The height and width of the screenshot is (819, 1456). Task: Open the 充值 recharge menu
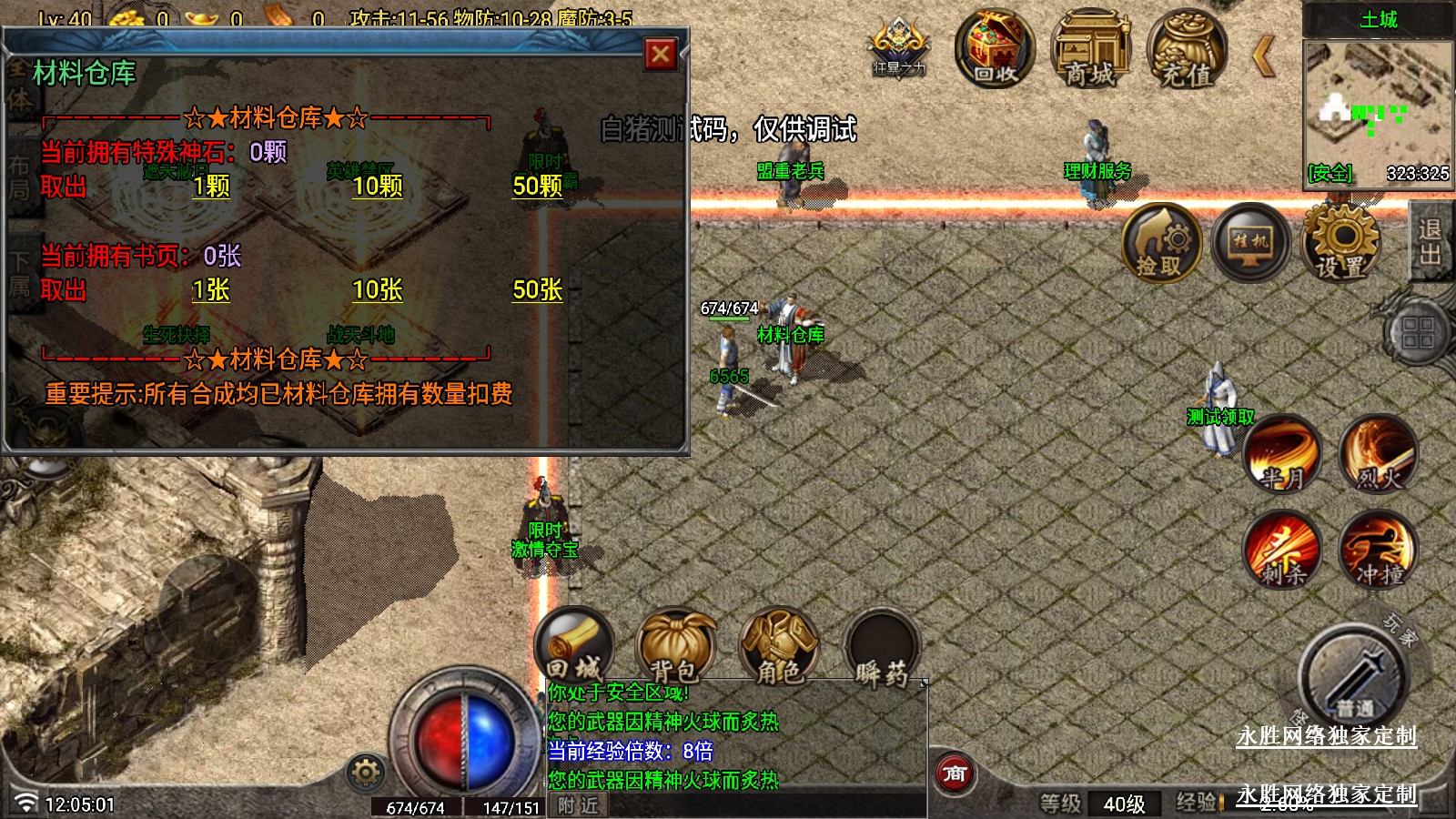[1186, 50]
